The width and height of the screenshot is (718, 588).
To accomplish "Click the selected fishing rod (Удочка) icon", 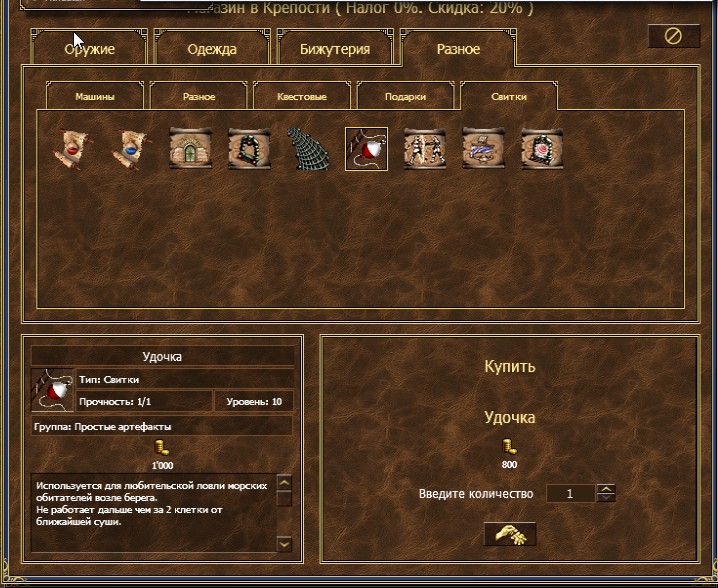I will (x=366, y=148).
